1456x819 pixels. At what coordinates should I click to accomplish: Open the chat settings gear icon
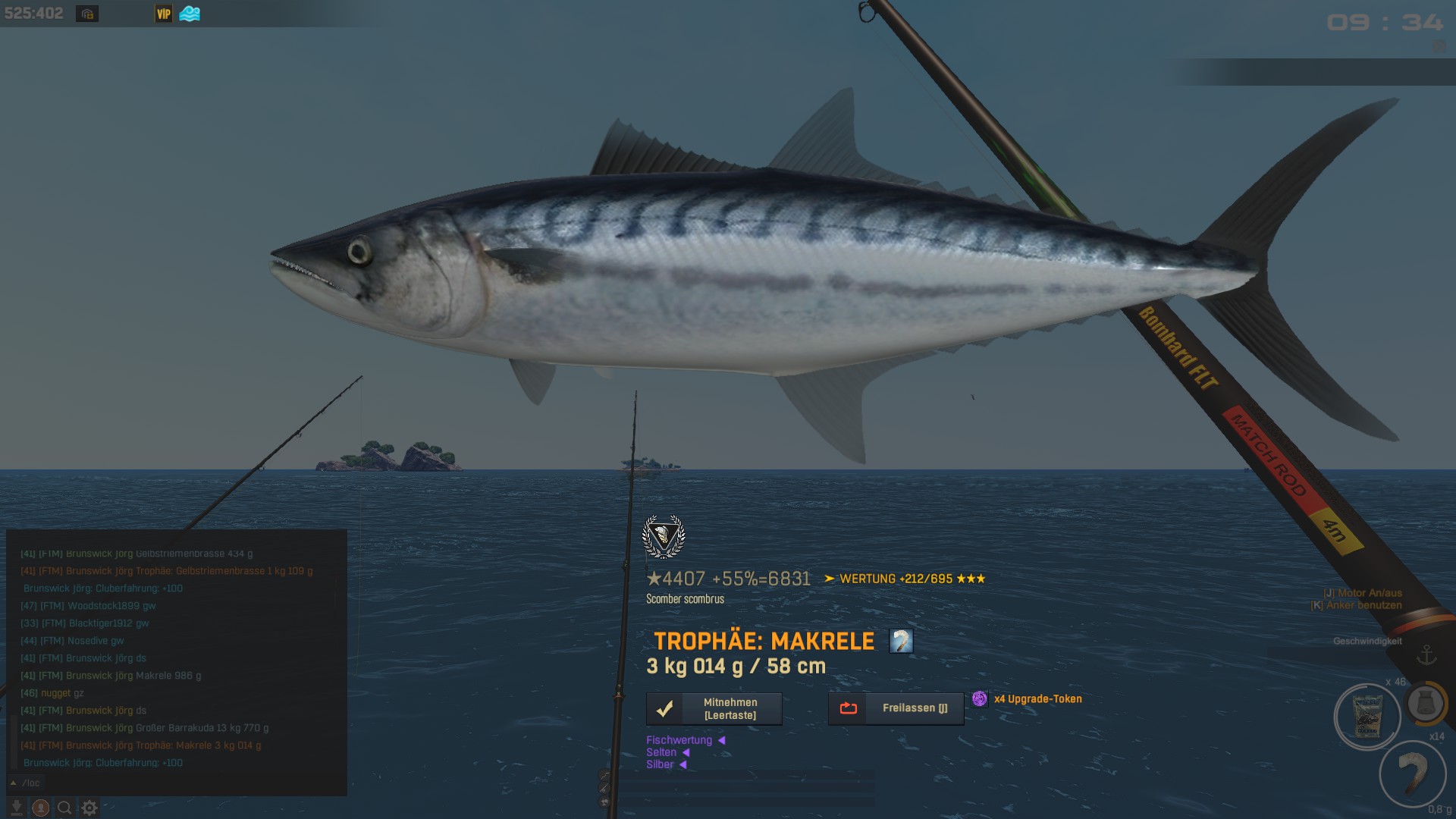[x=89, y=808]
